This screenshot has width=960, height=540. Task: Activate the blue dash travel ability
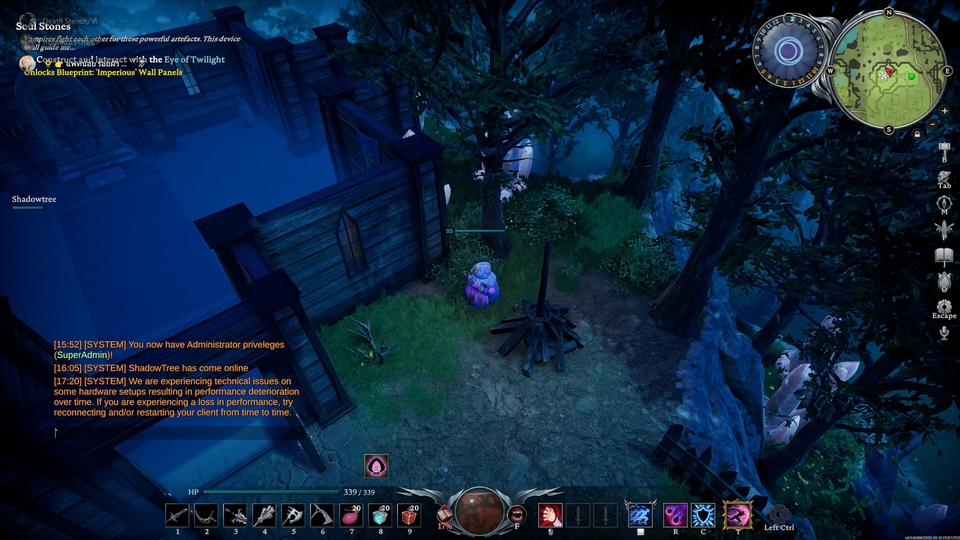640,515
